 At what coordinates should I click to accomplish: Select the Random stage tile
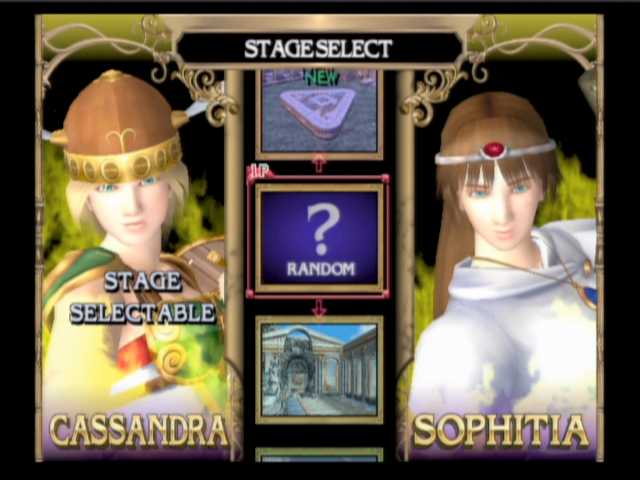[x=319, y=238]
